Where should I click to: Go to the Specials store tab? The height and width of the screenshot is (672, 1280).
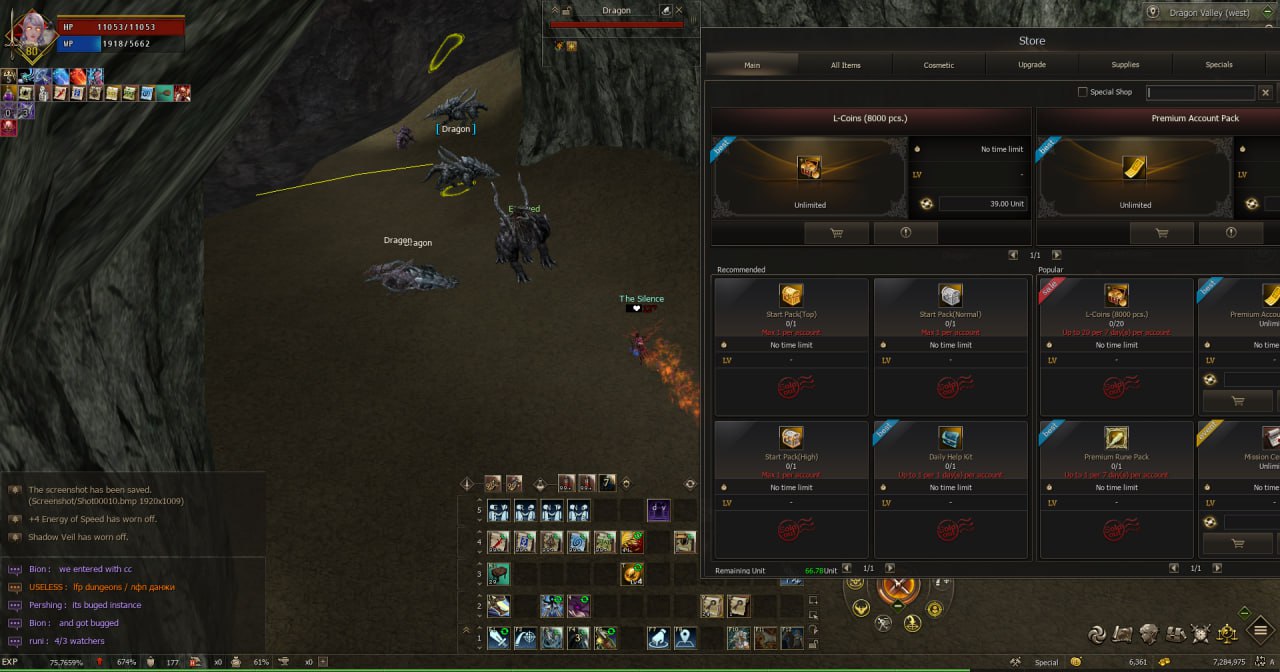click(x=1218, y=65)
